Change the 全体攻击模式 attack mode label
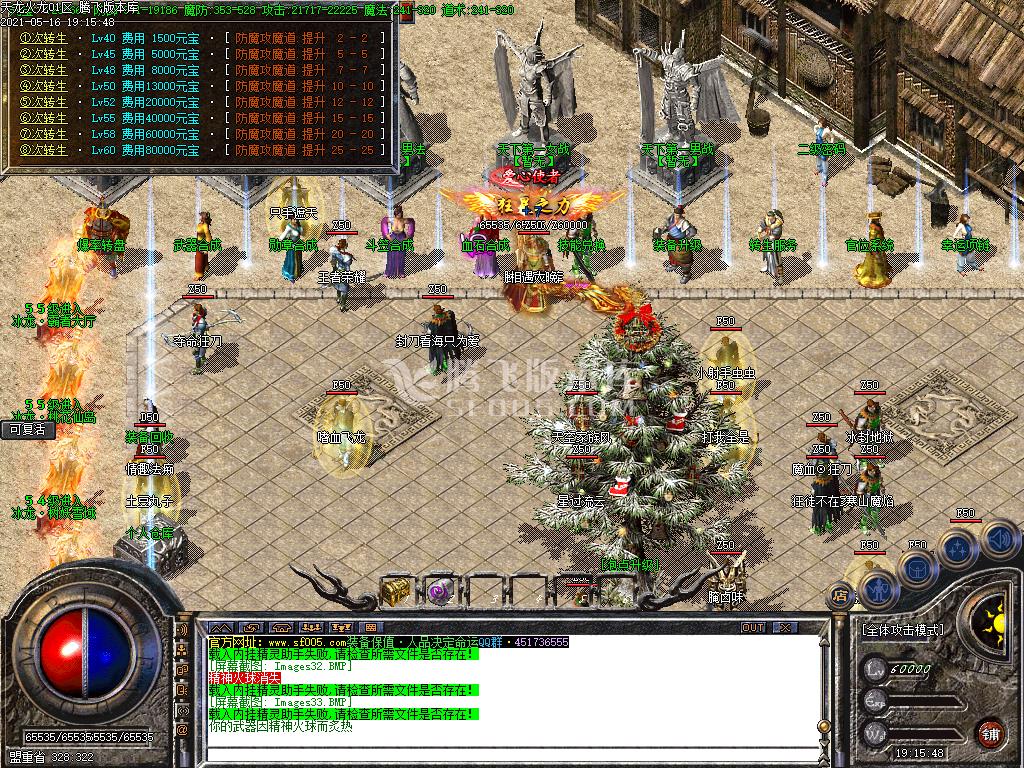The height and width of the screenshot is (768, 1024). 901,631
